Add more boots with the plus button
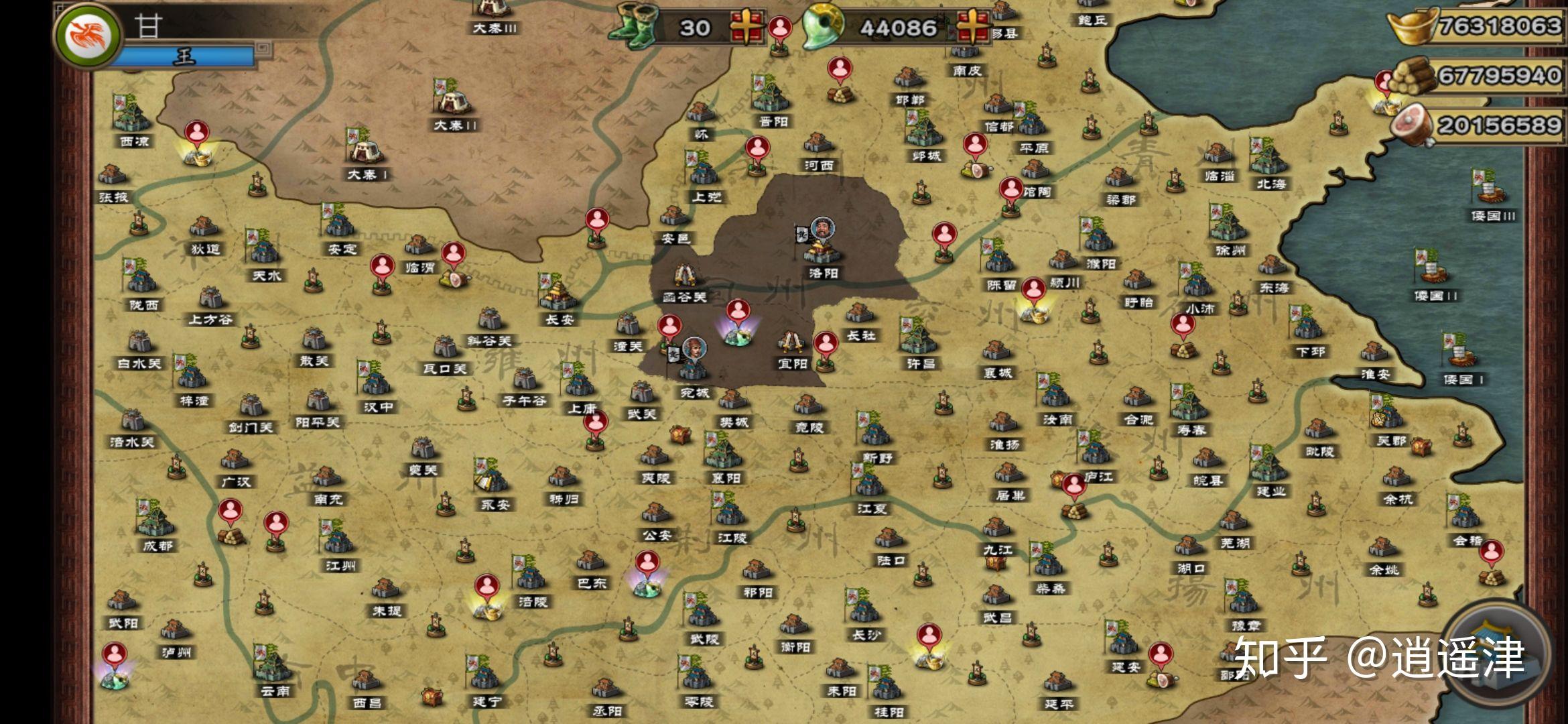Viewport: 1568px width, 724px height. (x=747, y=27)
